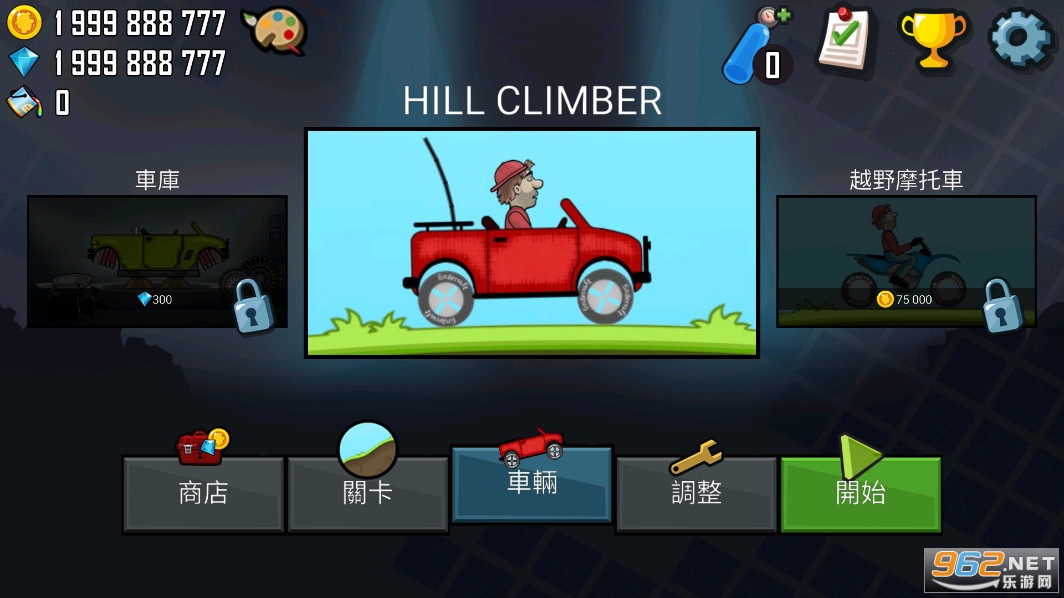The image size is (1064, 598).
Task: Open the 調整 tuning menu
Action: (696, 493)
